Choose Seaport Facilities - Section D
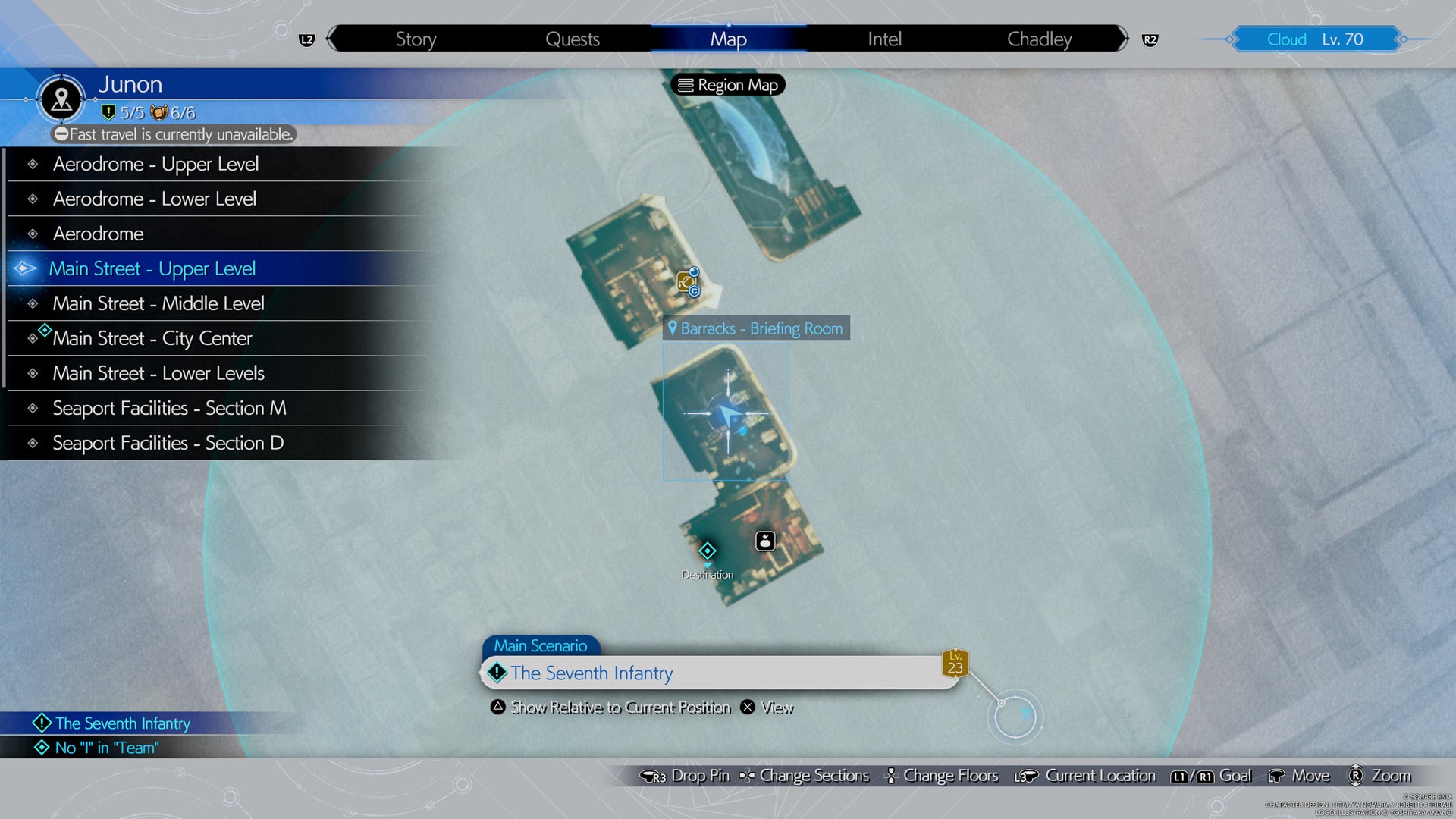Viewport: 1456px width, 819px height. coord(168,443)
